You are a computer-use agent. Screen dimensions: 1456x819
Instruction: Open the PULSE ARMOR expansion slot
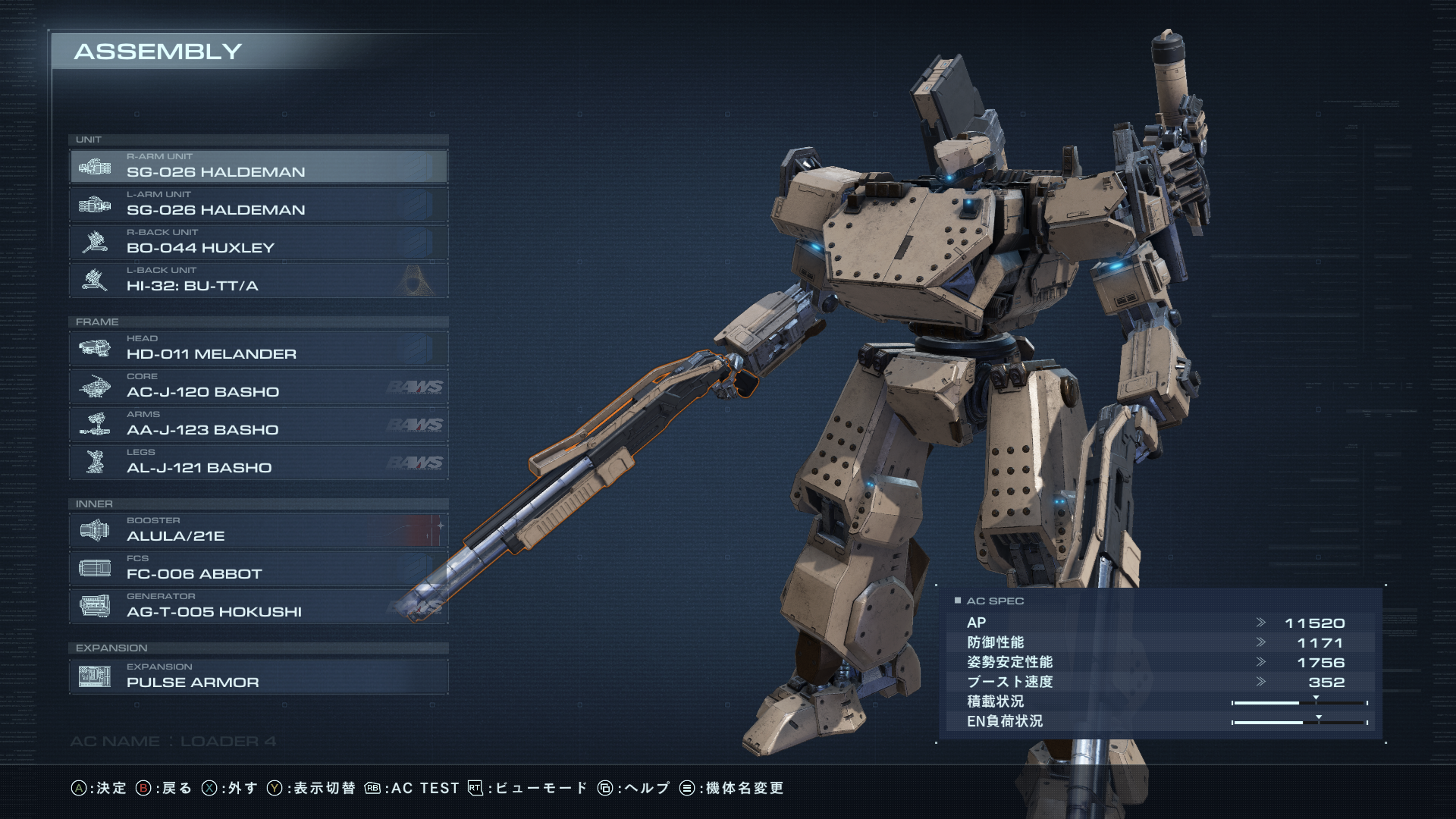click(x=258, y=676)
